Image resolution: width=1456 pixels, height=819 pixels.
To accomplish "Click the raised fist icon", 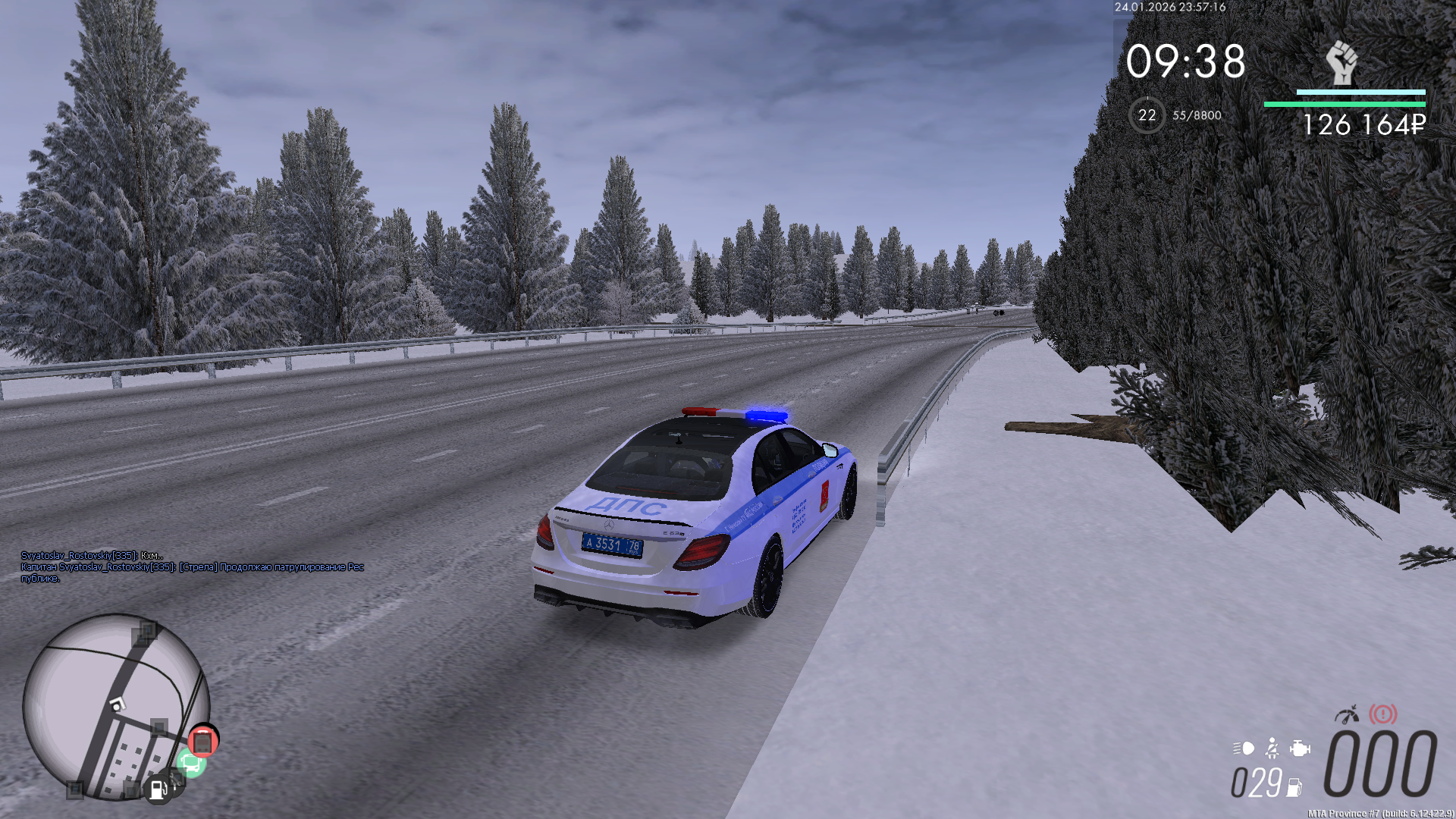I will pyautogui.click(x=1341, y=63).
